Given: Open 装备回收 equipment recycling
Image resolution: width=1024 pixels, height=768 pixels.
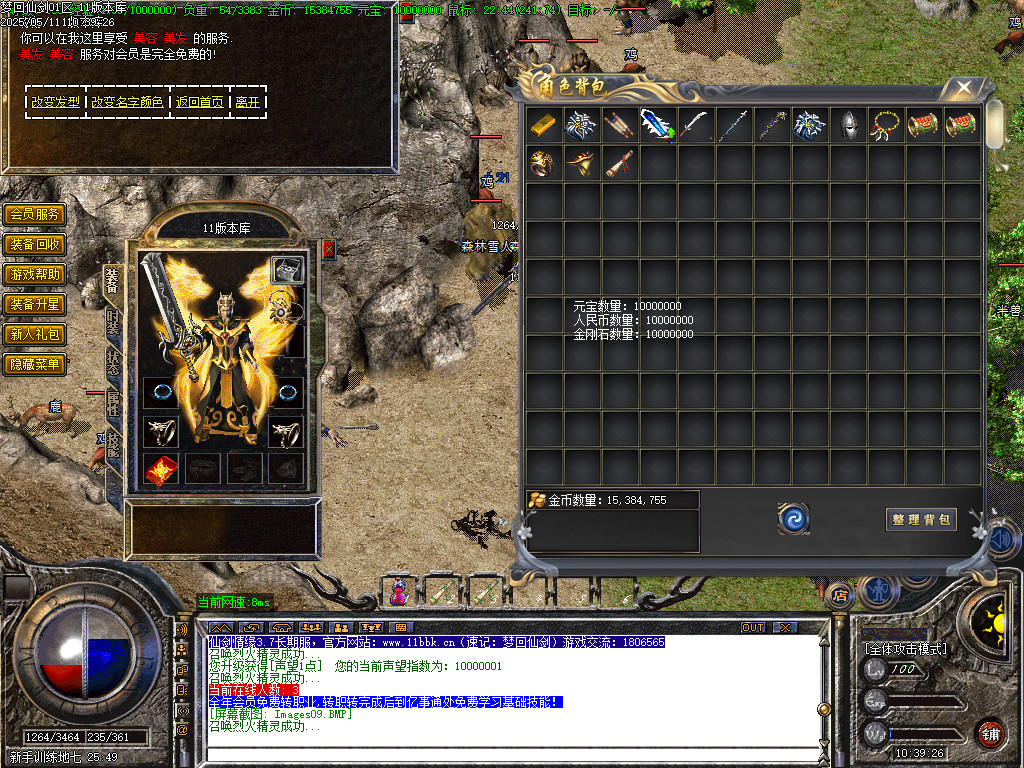Looking at the screenshot, I should pyautogui.click(x=35, y=244).
